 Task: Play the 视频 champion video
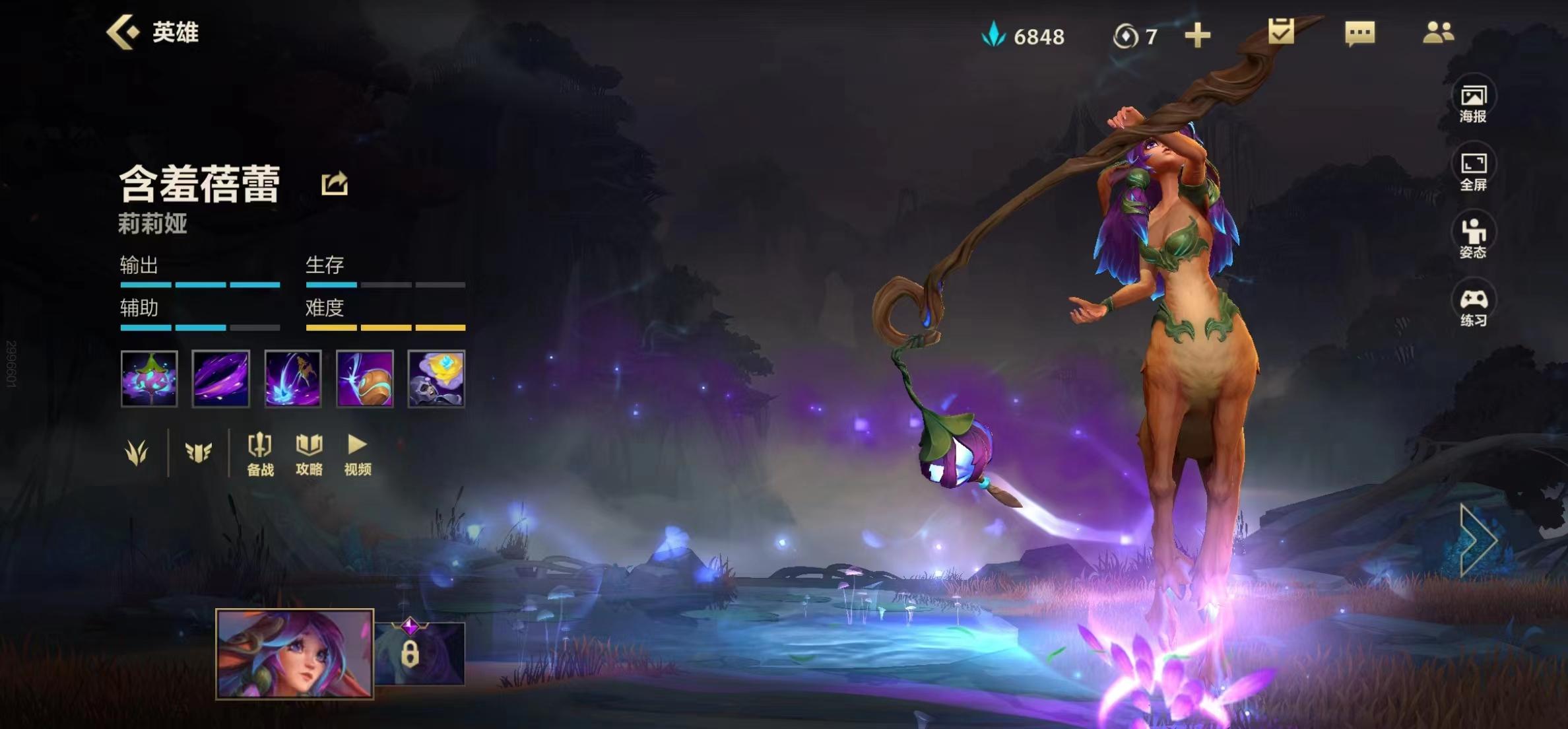pyautogui.click(x=358, y=454)
